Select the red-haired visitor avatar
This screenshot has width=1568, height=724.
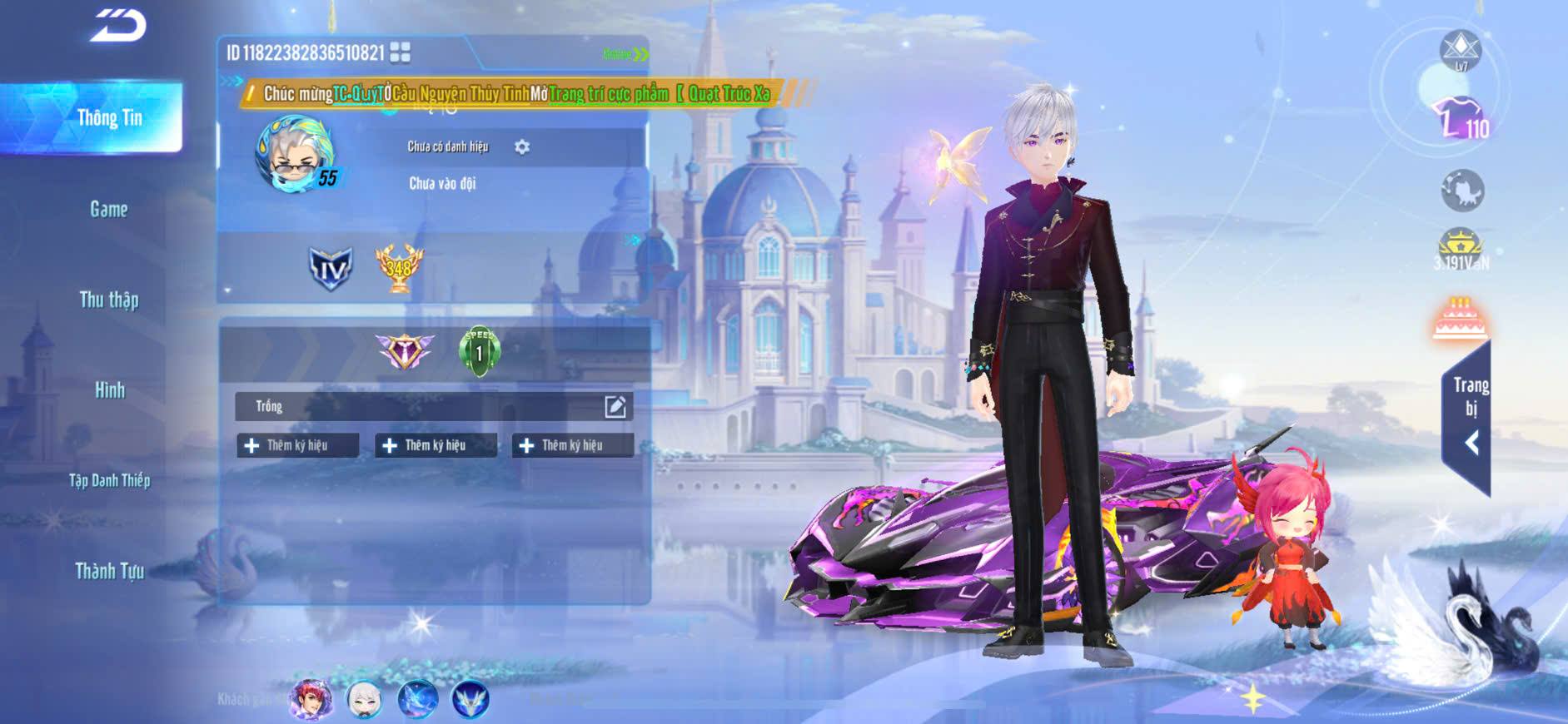pyautogui.click(x=310, y=699)
